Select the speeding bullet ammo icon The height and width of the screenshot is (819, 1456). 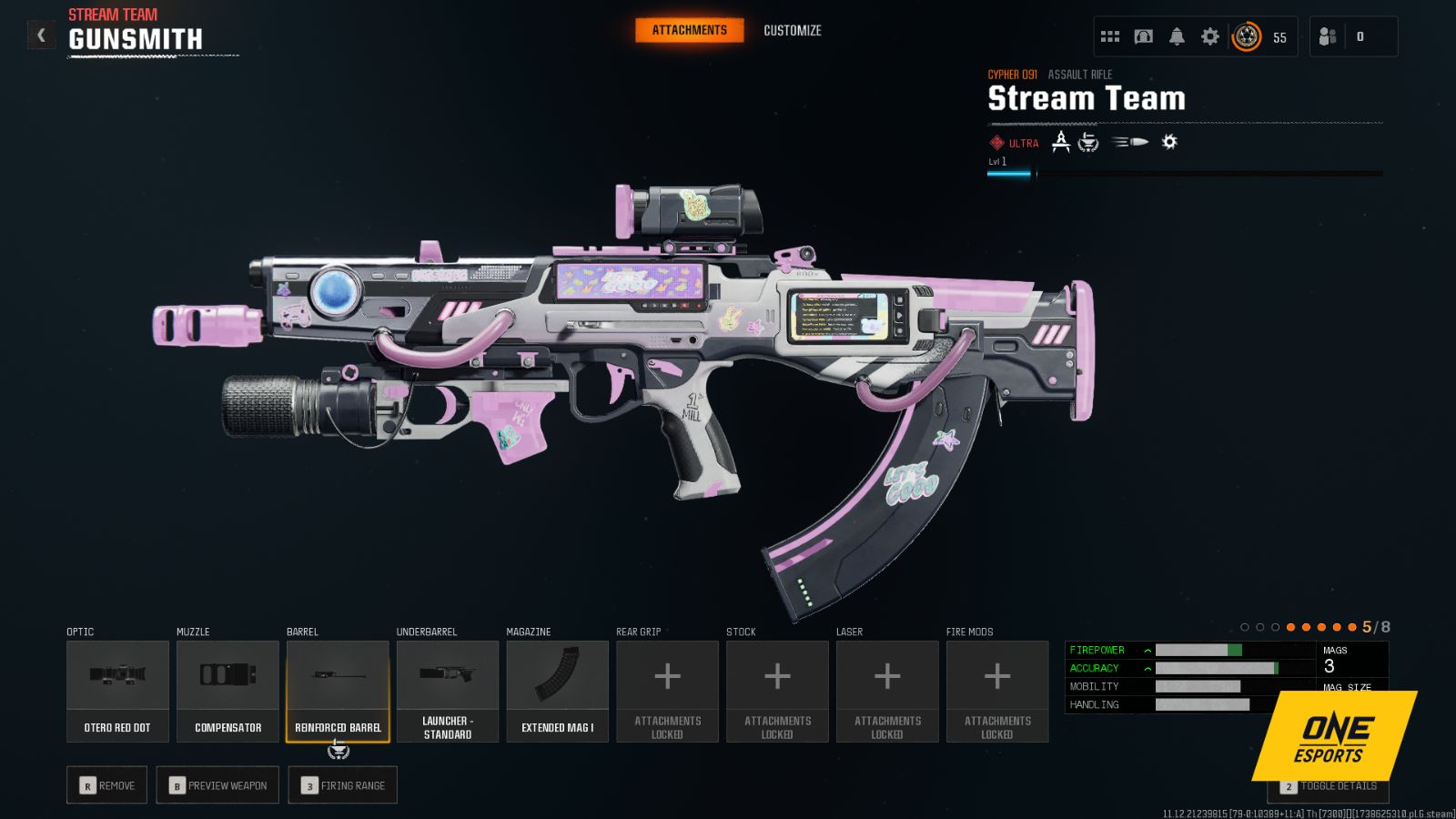[x=1127, y=142]
